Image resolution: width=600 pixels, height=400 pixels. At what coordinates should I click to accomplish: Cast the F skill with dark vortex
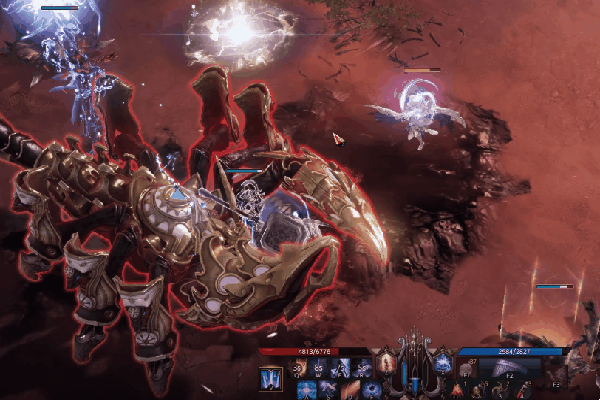pos(371,387)
